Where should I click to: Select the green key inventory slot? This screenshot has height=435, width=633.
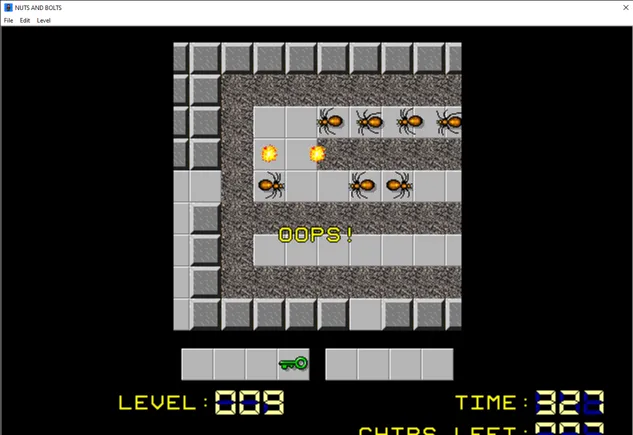point(293,364)
